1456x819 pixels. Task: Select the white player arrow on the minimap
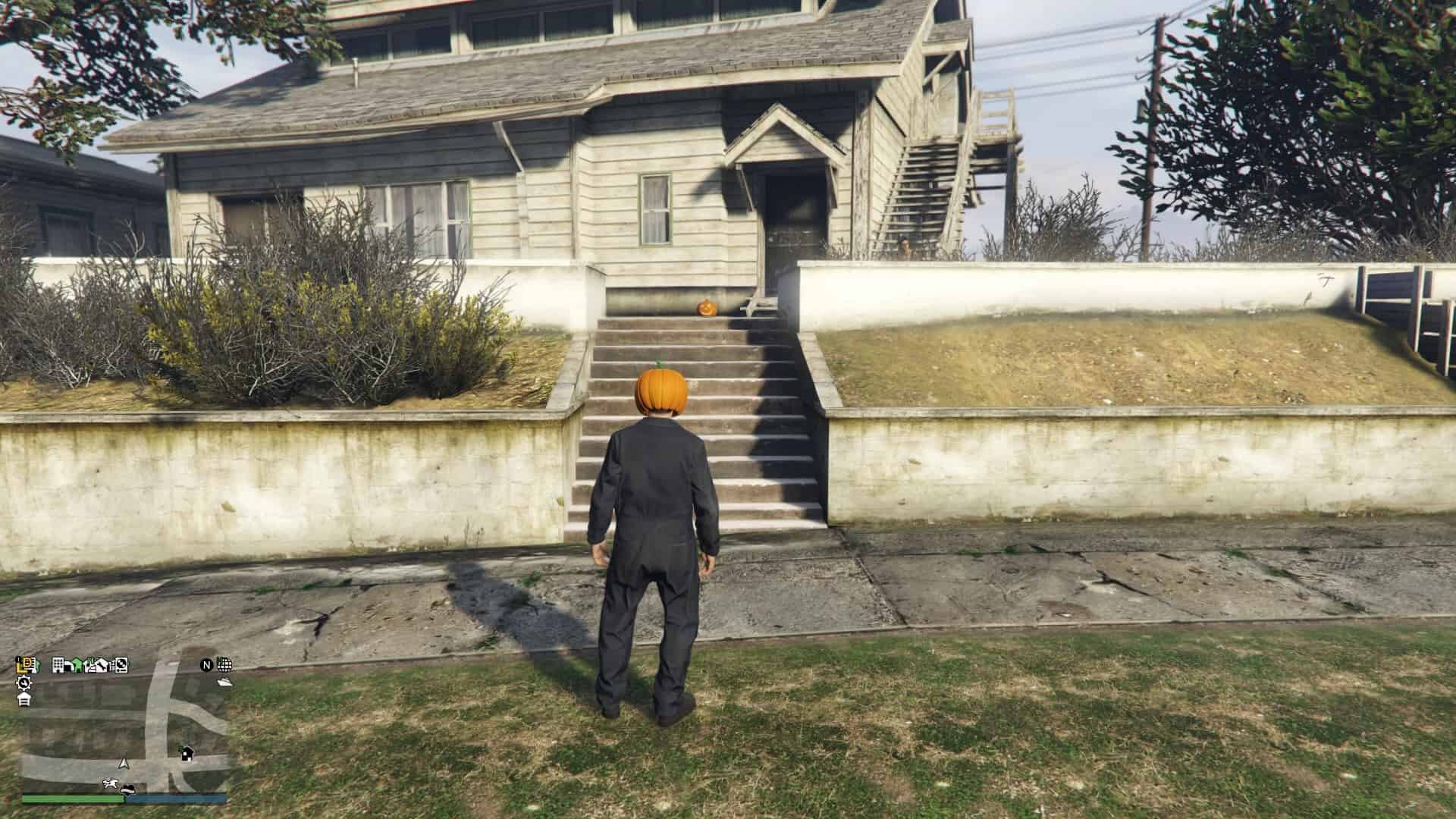(x=124, y=764)
